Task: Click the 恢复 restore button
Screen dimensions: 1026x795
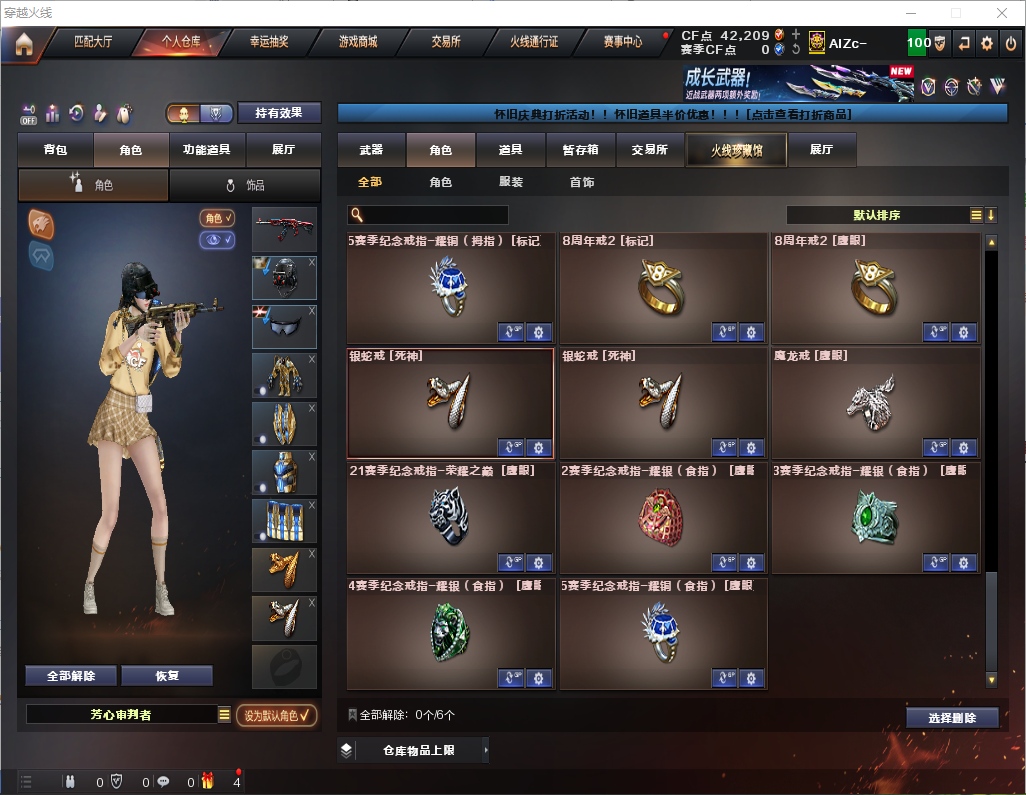Action: click(x=167, y=676)
